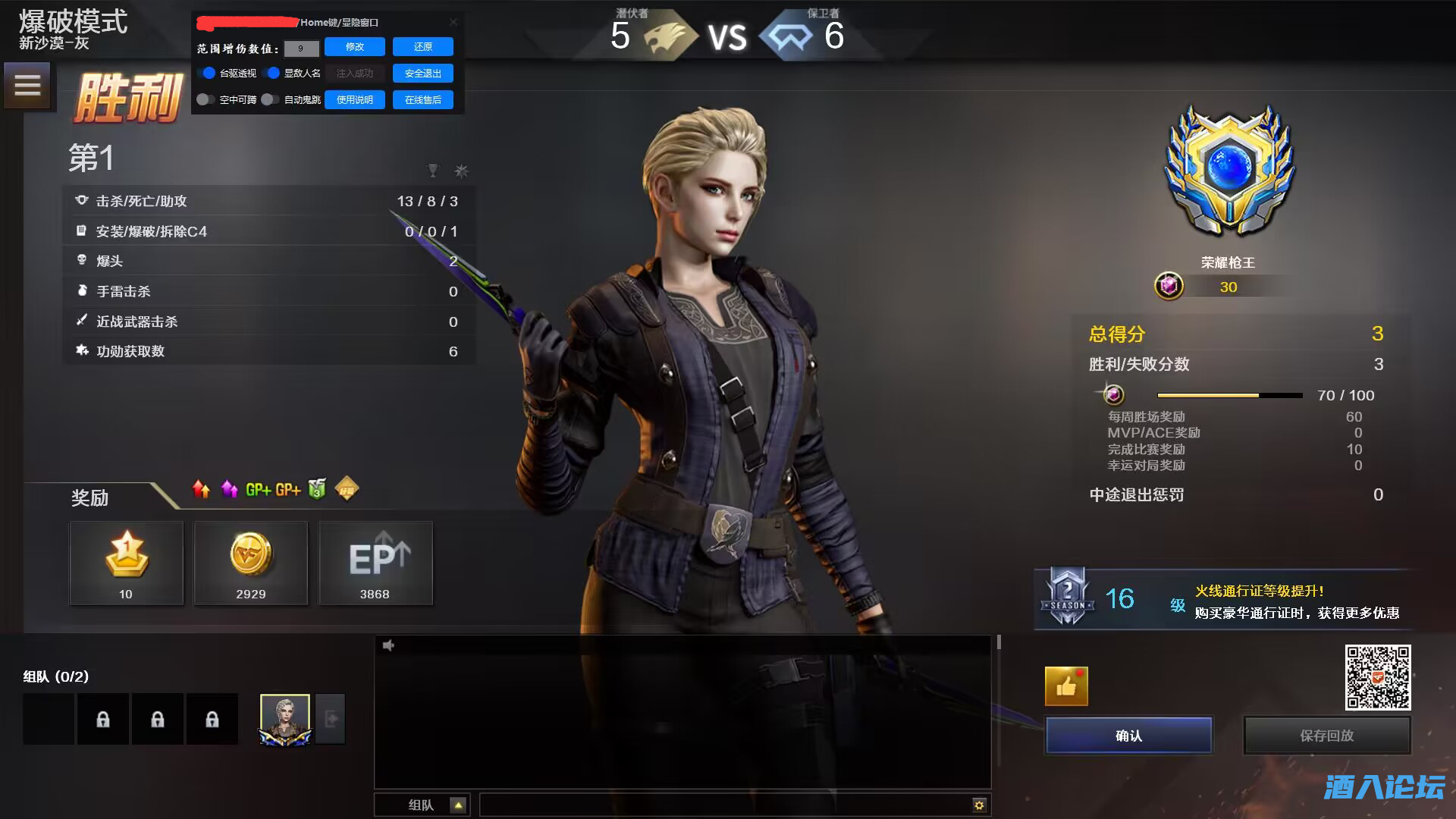Focus the chat message input field
The width and height of the screenshot is (1456, 819).
pyautogui.click(x=724, y=805)
